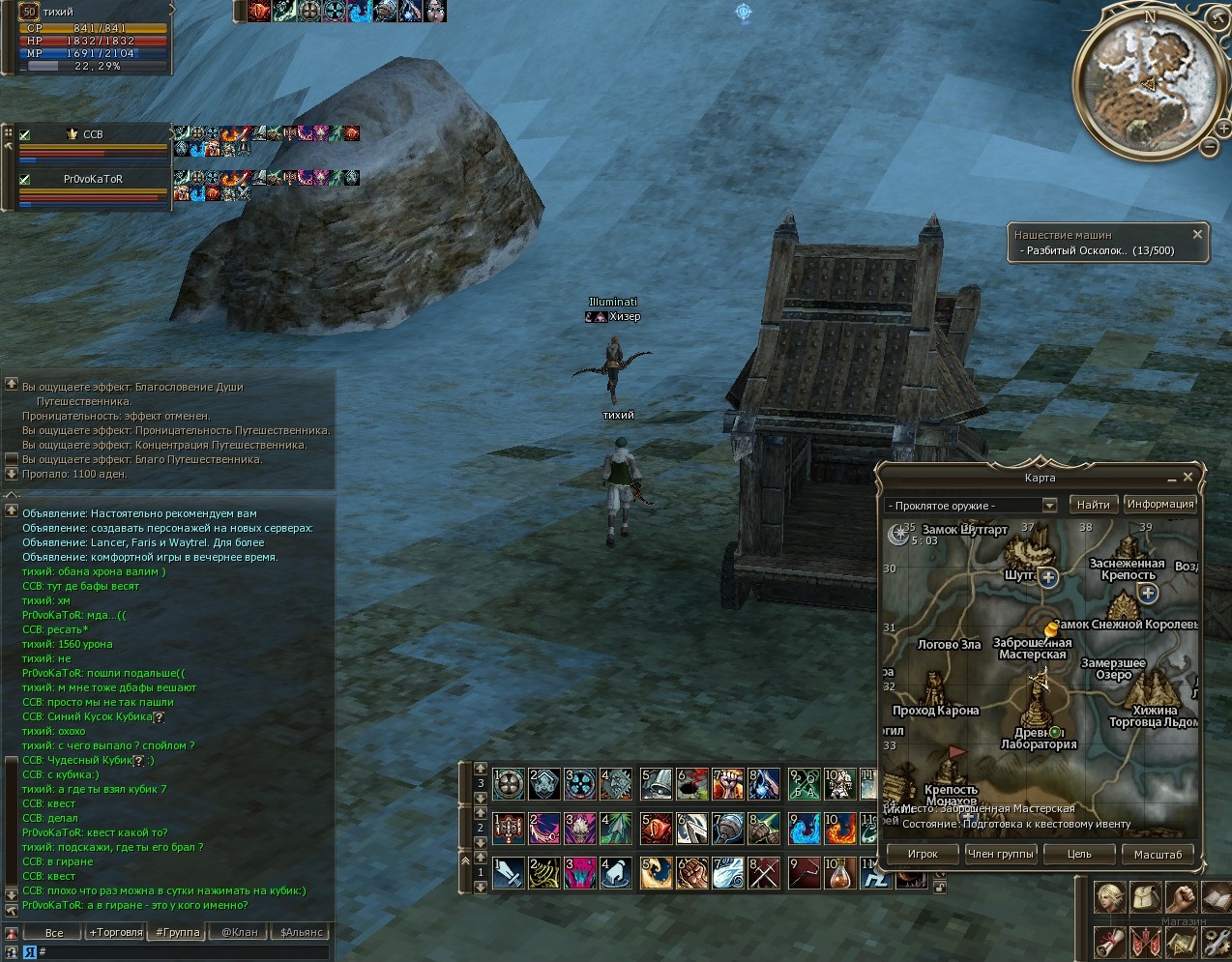The image size is (1232, 962).
Task: Close the Карта map window
Action: [x=1188, y=478]
